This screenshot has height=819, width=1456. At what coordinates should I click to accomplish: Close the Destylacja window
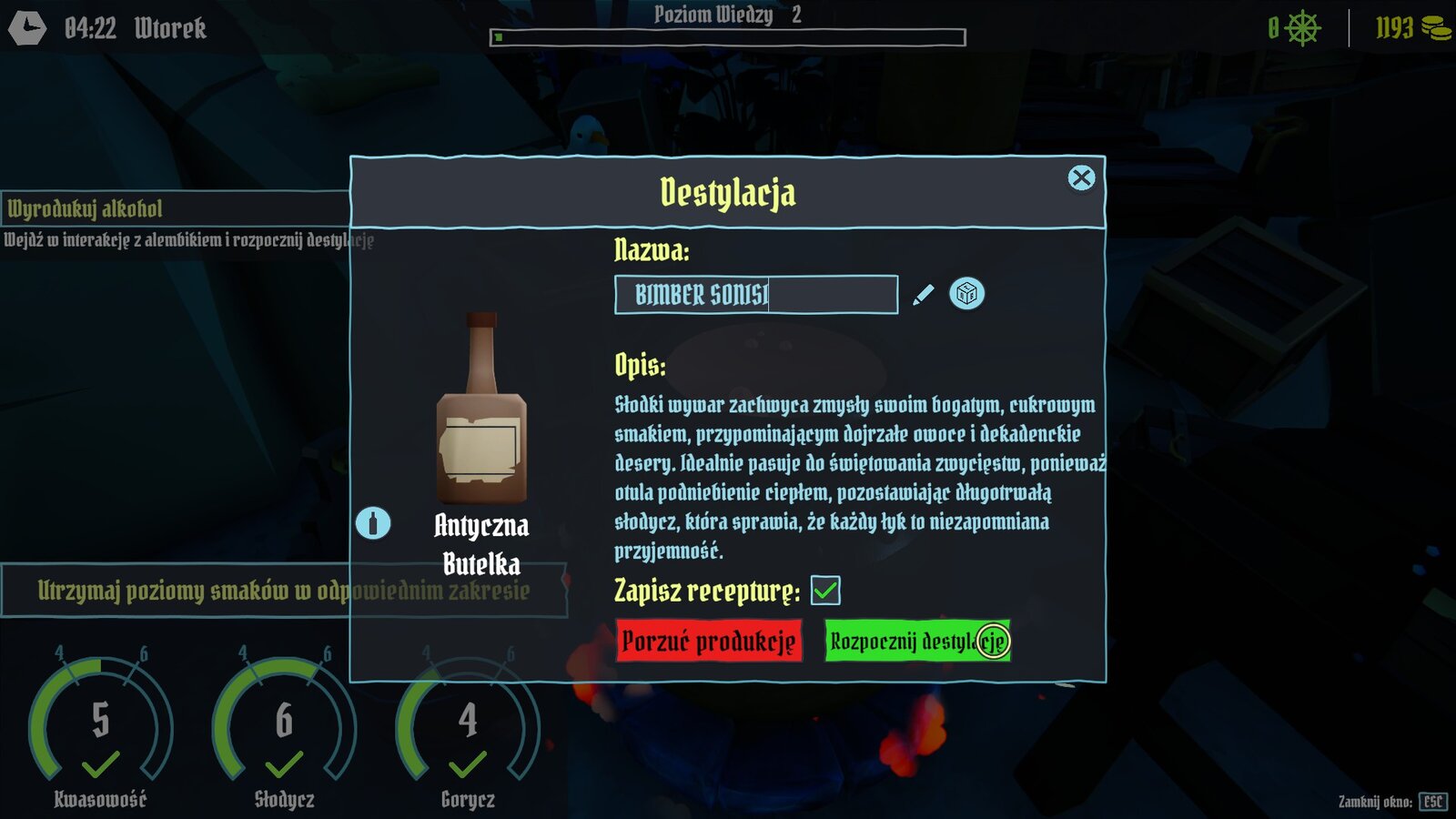pyautogui.click(x=1081, y=178)
